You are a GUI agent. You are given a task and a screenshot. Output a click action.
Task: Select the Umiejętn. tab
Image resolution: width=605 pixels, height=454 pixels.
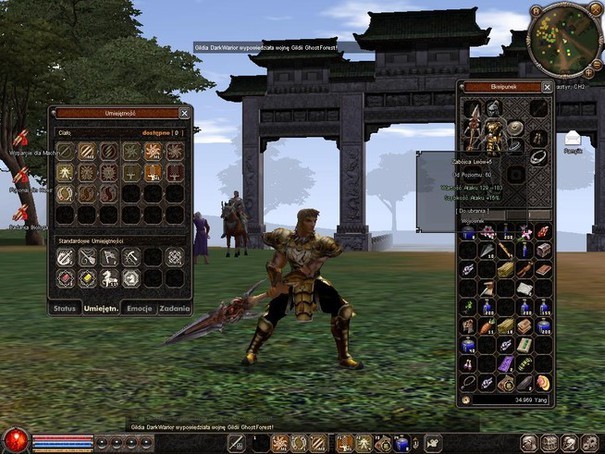click(102, 308)
